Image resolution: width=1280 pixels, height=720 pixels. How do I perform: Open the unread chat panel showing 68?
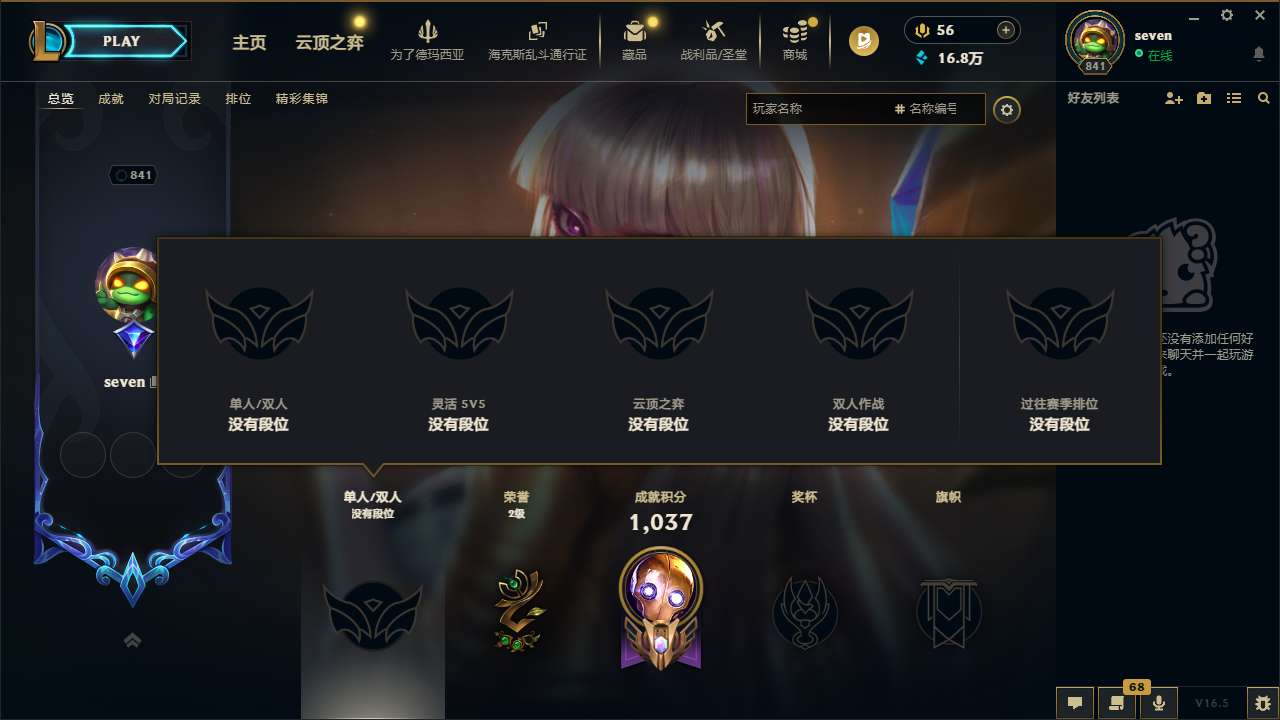[1117, 702]
